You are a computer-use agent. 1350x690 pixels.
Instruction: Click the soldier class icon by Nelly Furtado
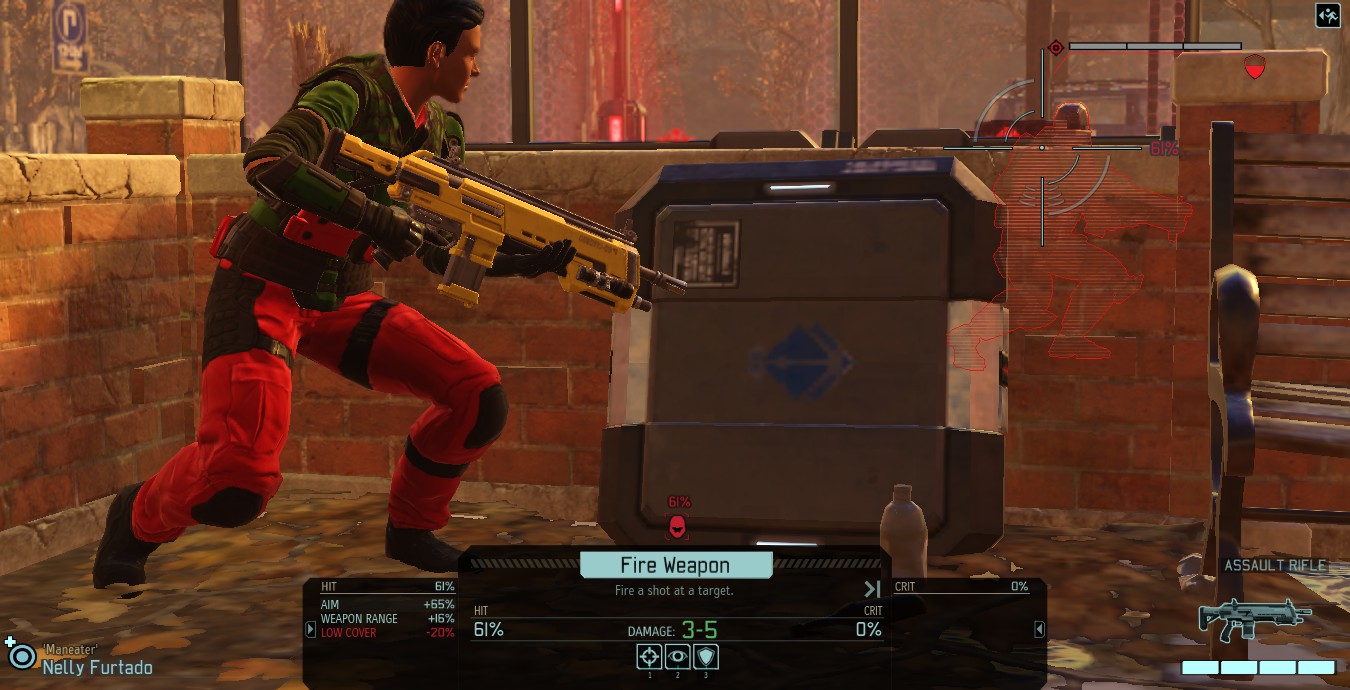[x=20, y=655]
